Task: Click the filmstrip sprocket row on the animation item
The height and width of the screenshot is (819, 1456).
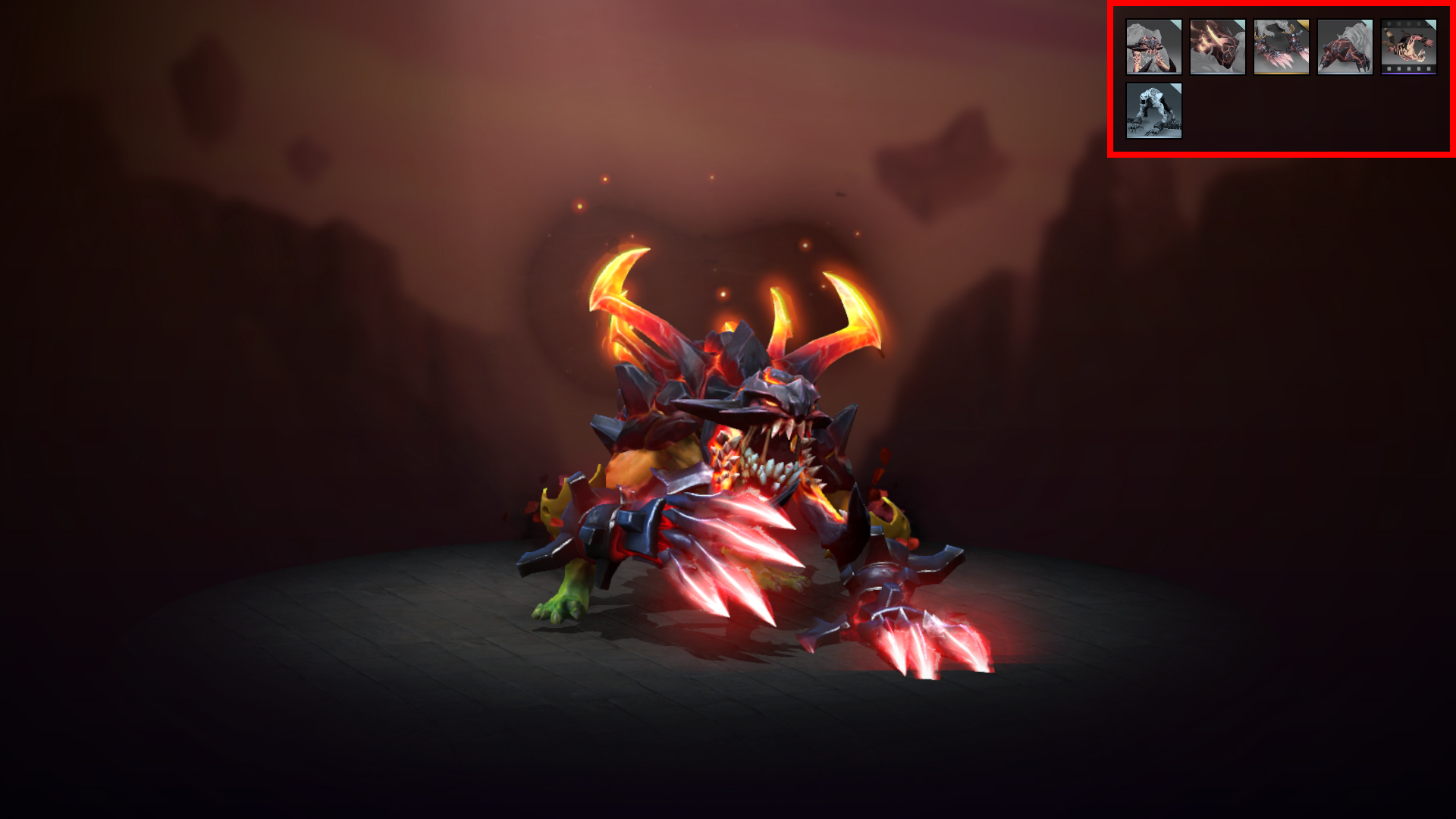Action: point(1408,71)
